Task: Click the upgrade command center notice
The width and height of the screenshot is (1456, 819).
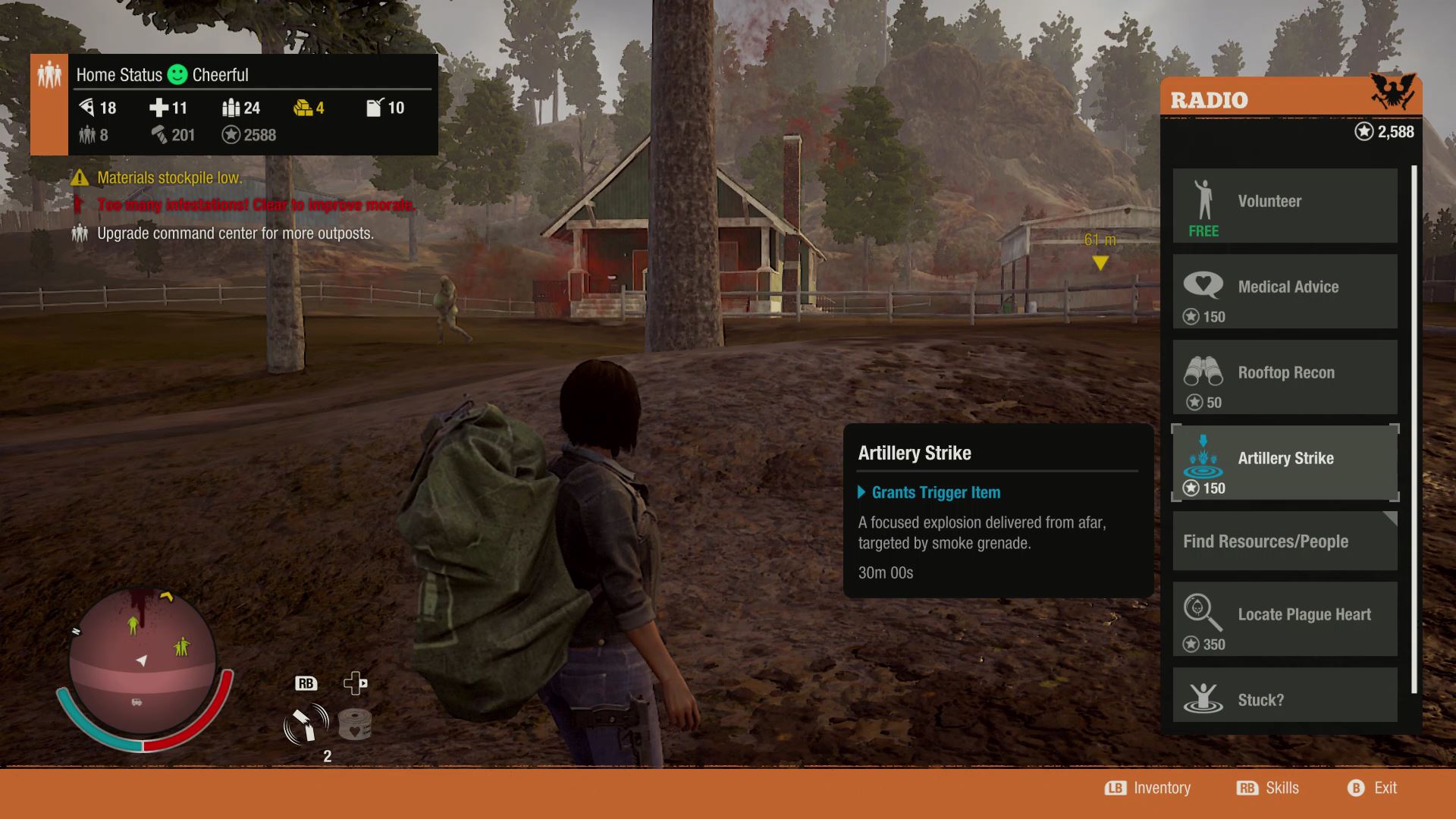Action: (x=234, y=234)
